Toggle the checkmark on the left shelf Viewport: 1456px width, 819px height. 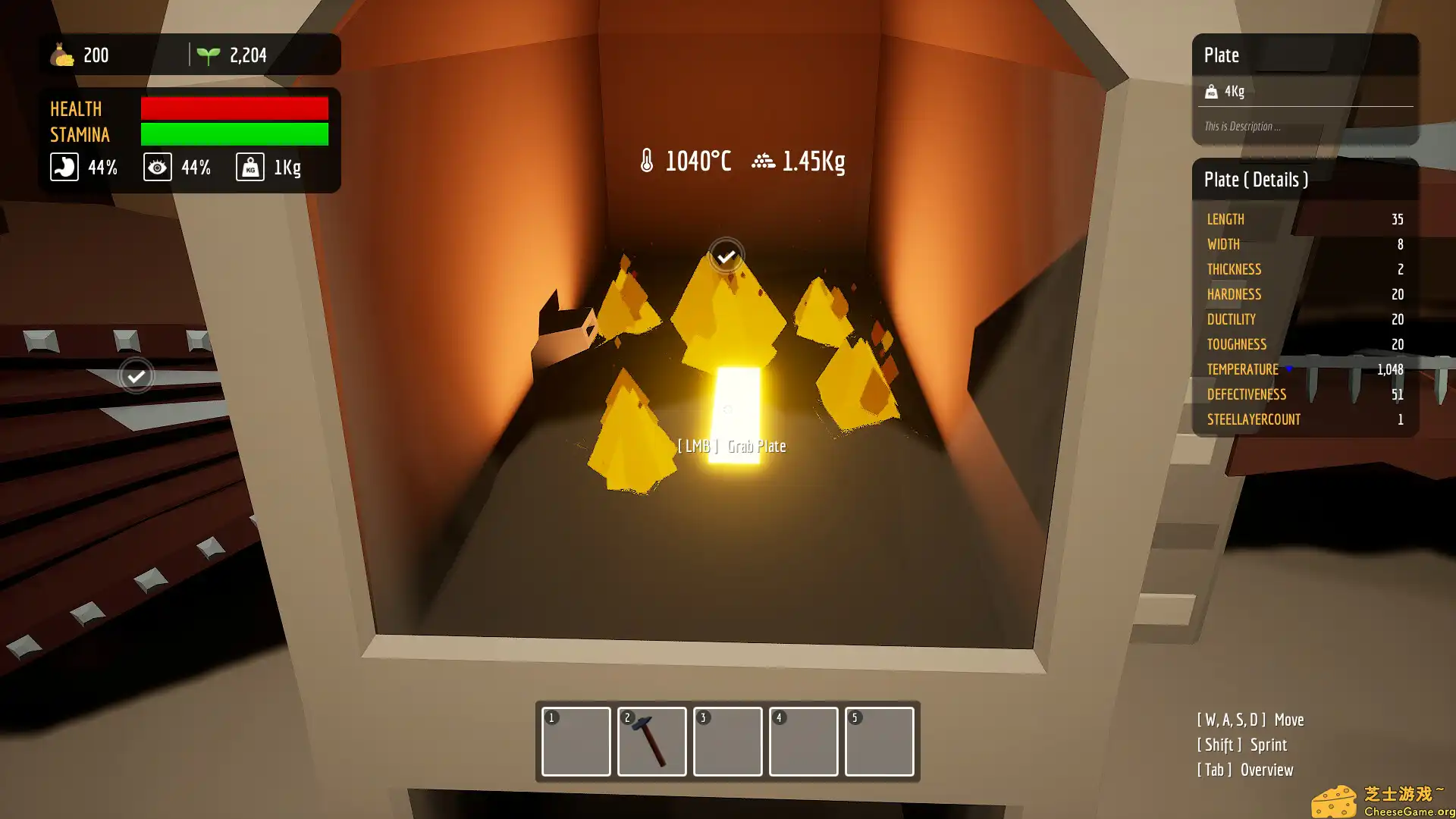point(136,375)
